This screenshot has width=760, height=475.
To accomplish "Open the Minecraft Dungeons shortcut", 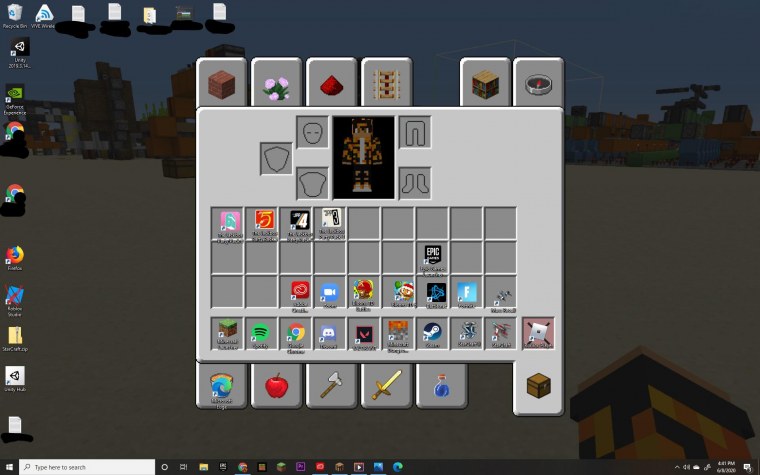I will pyautogui.click(x=398, y=332).
